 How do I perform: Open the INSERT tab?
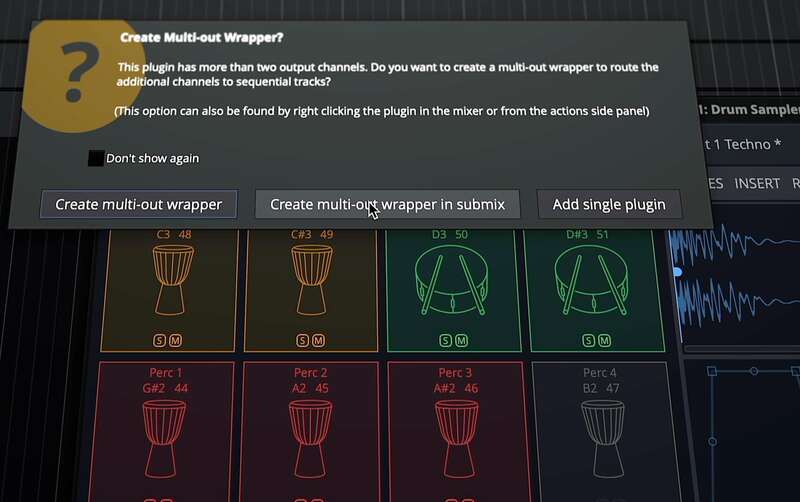coord(757,183)
